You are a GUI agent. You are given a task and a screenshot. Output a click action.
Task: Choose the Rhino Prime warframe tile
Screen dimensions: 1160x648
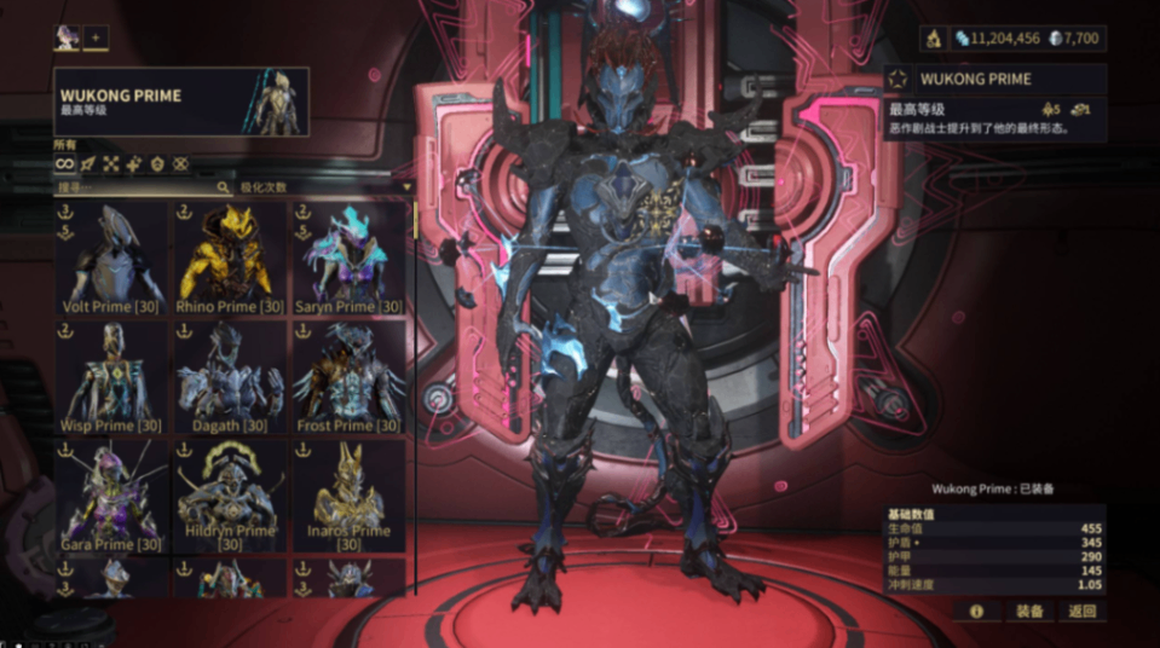[x=230, y=259]
